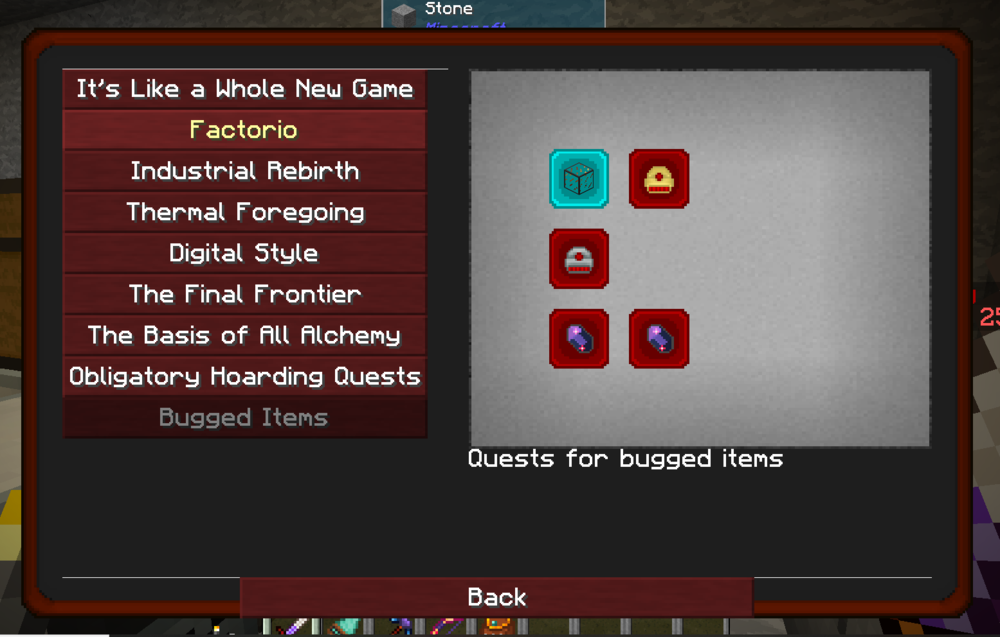The image size is (1000, 637).
Task: Choose the Bugged Items entry
Action: click(x=244, y=417)
